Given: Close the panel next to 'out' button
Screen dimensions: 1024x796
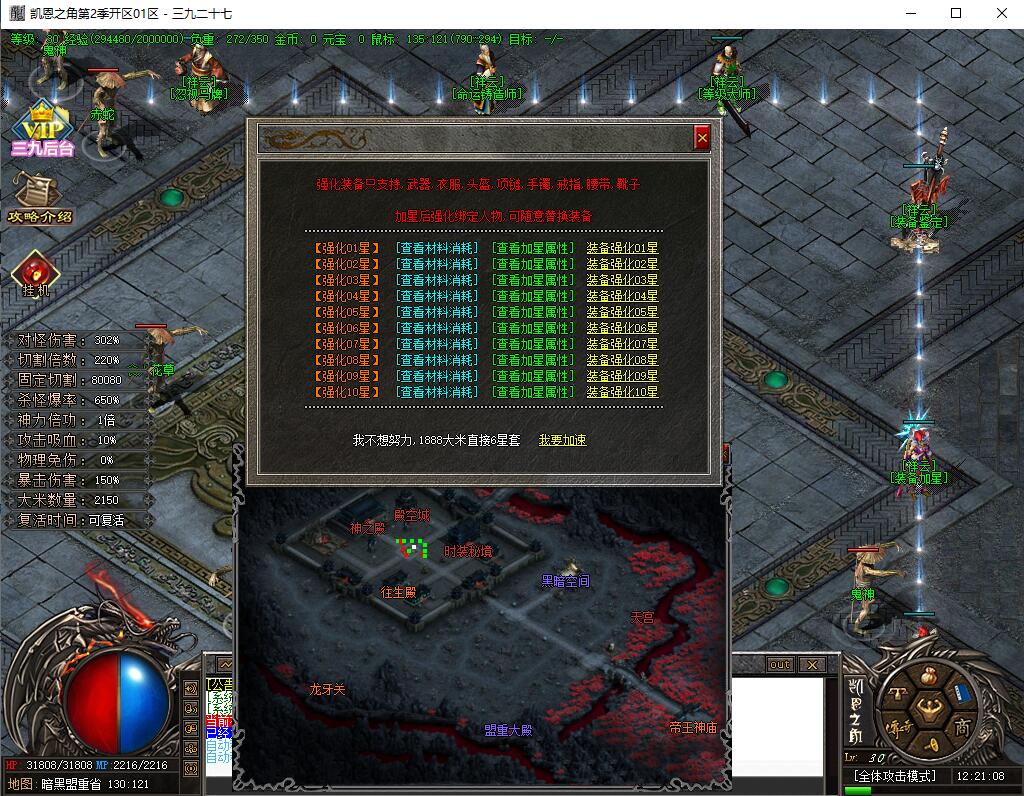Looking at the screenshot, I should coord(812,664).
